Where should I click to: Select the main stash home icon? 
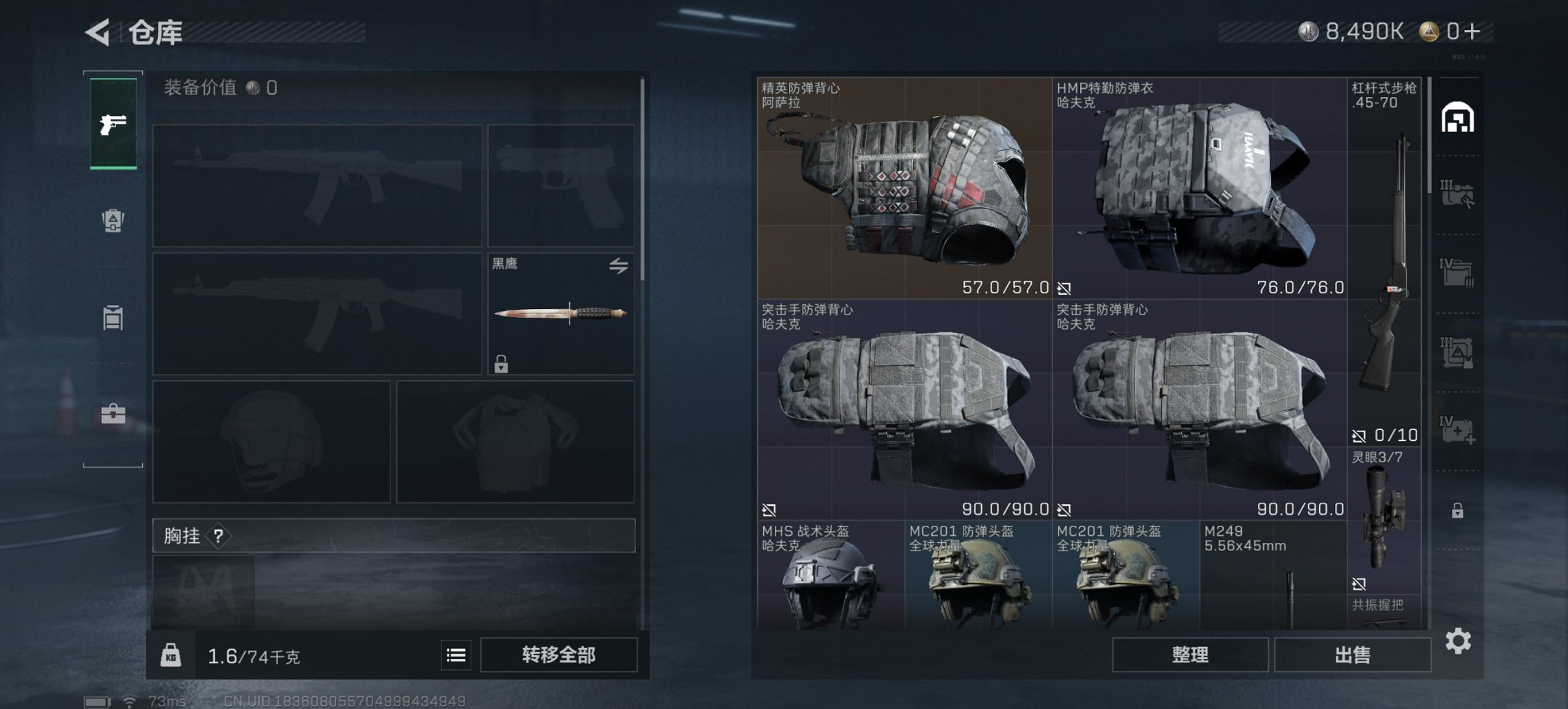pyautogui.click(x=1457, y=118)
